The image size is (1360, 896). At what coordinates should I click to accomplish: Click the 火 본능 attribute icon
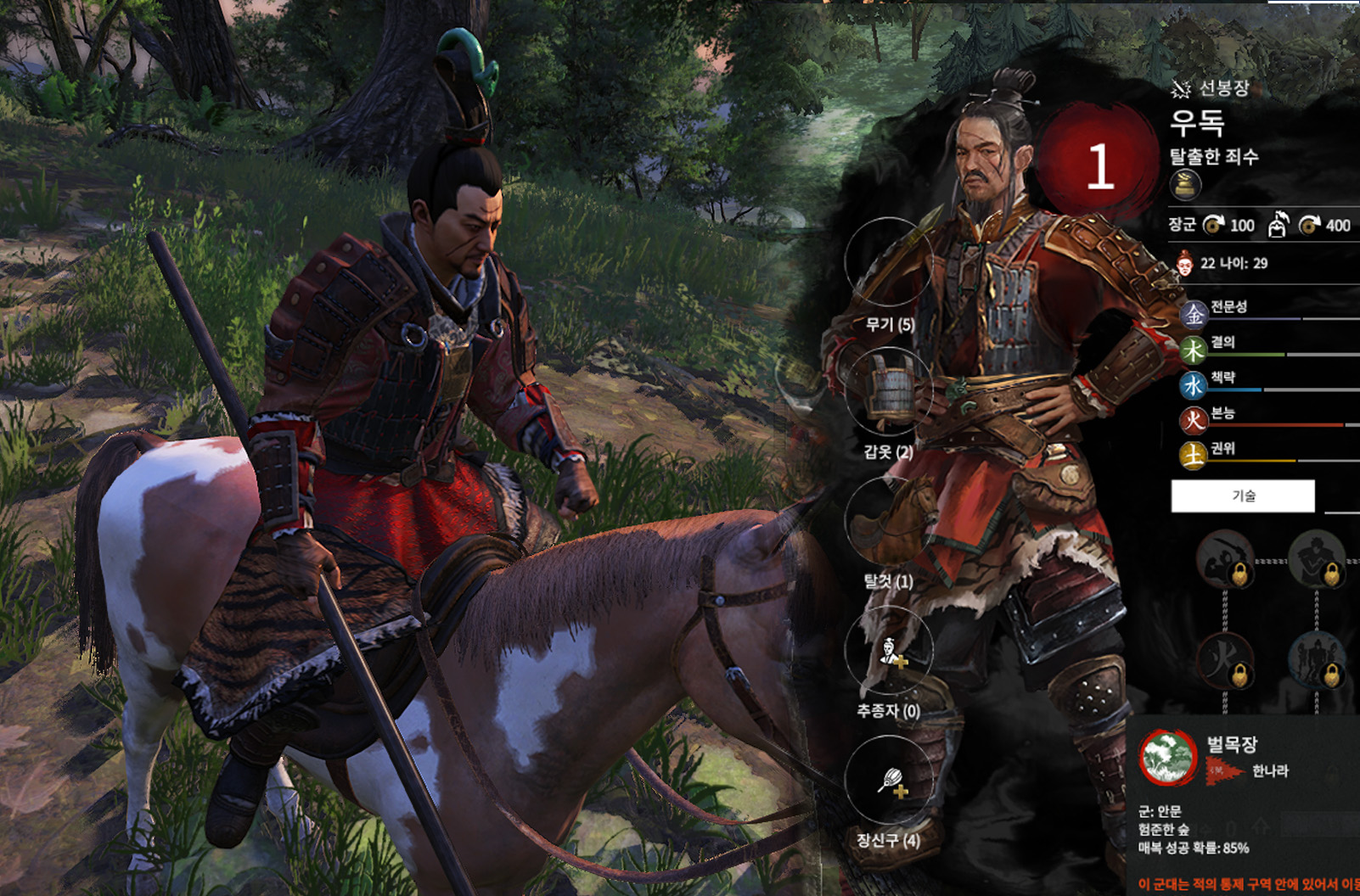[x=1194, y=421]
